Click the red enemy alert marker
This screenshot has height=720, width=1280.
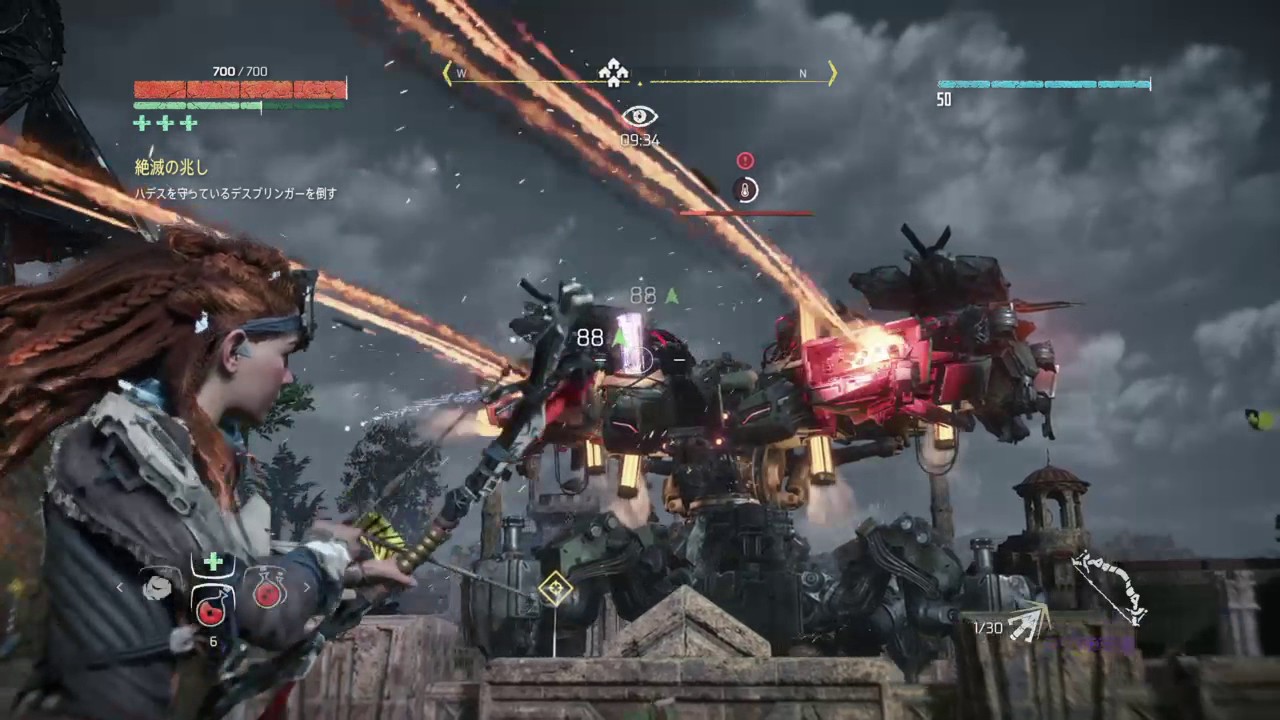coord(745,160)
